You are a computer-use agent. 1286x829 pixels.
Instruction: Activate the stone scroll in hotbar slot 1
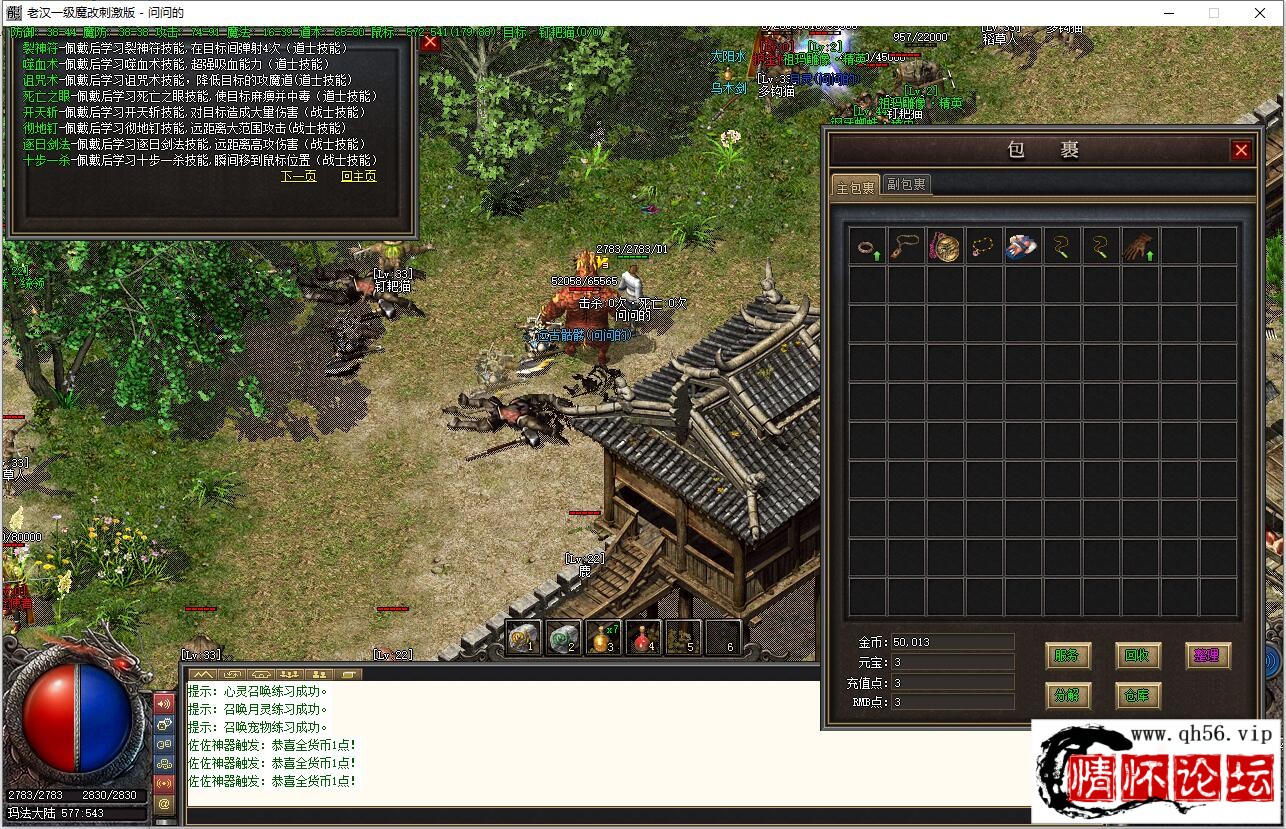(524, 638)
